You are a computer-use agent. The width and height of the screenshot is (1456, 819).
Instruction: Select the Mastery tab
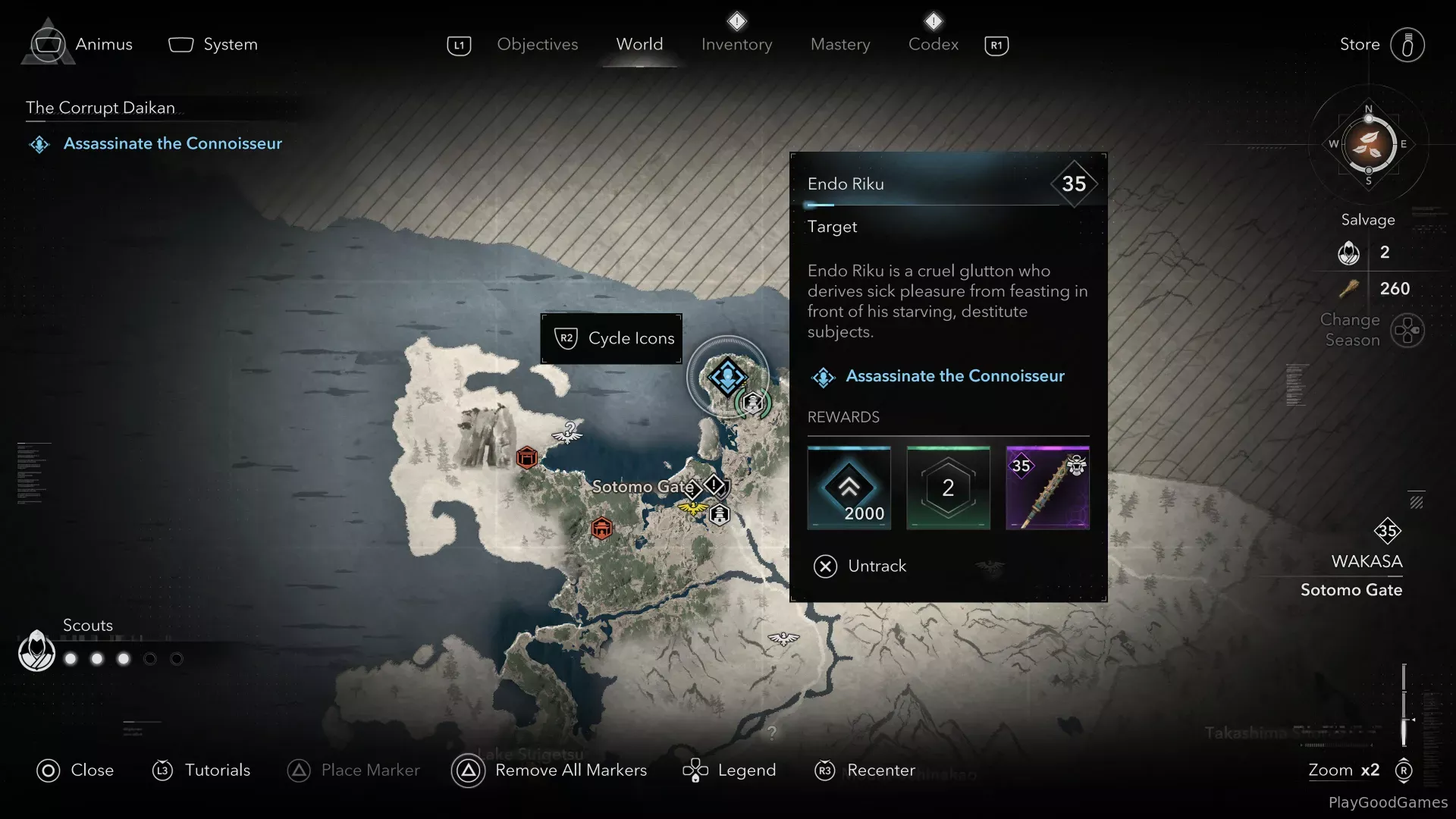tap(840, 45)
